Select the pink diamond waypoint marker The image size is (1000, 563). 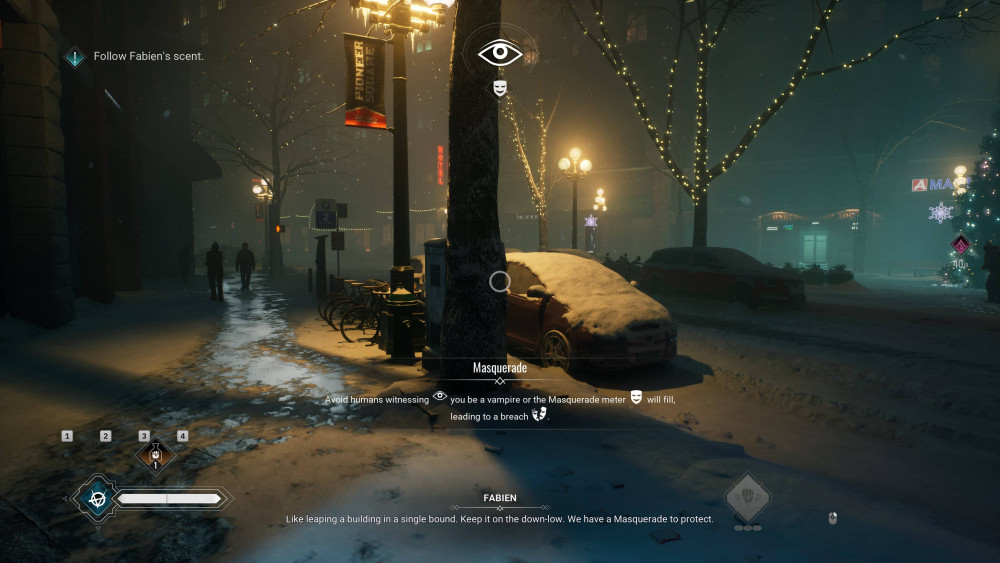960,244
